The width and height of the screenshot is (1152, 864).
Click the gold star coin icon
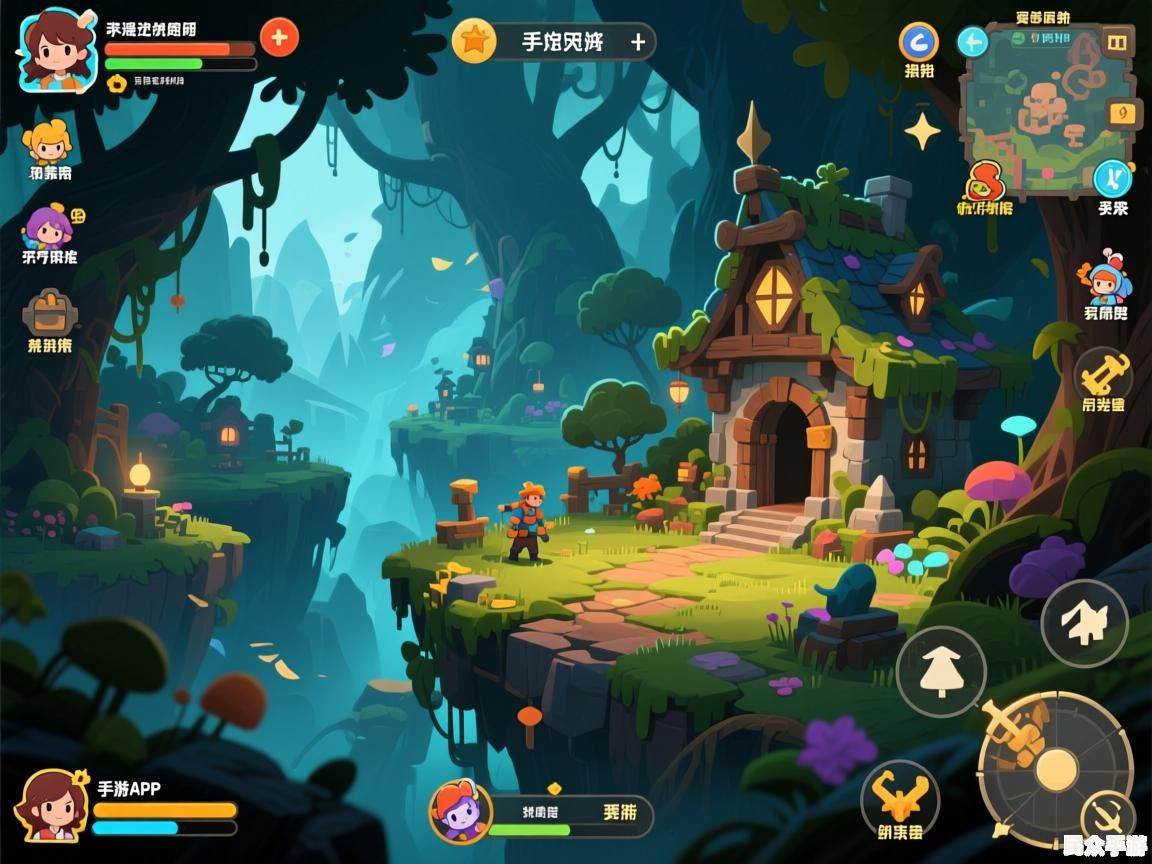point(474,41)
